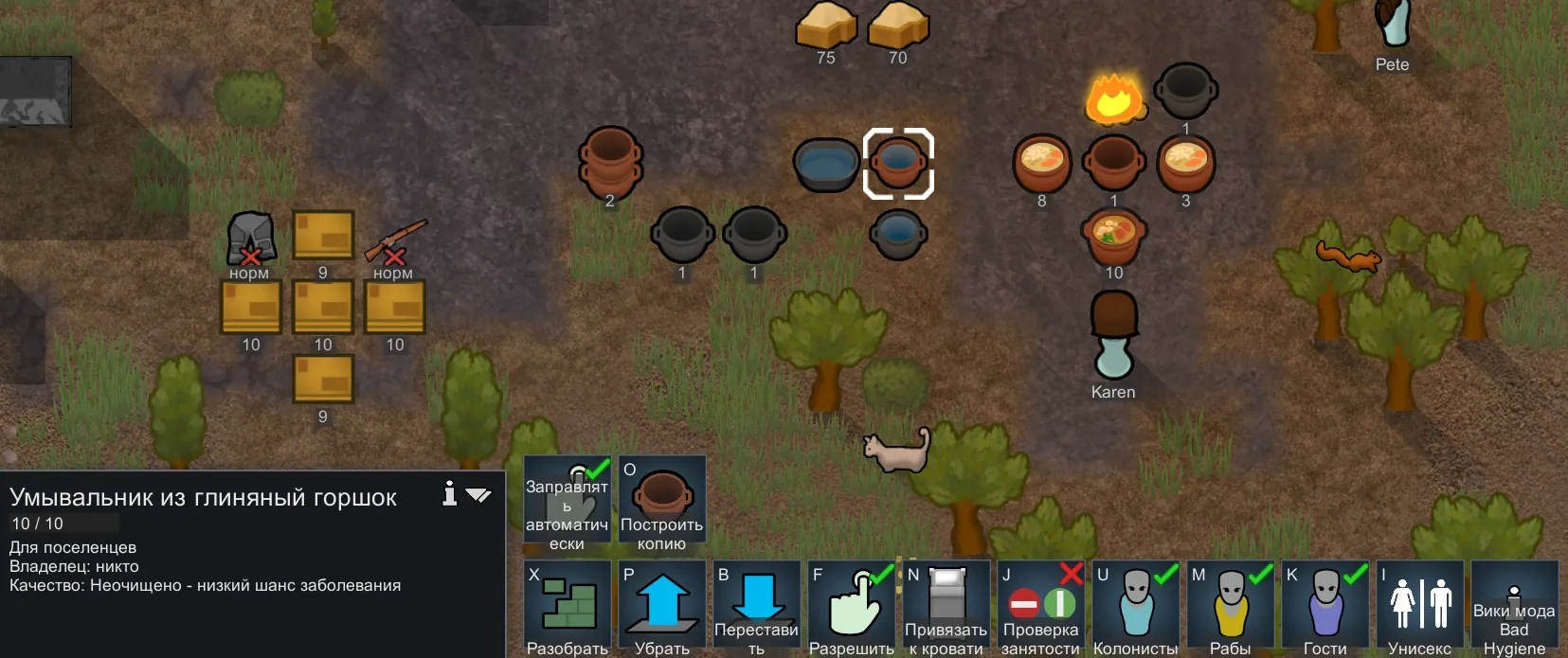Viewport: 1568px width, 658px height.
Task: Choose the Убрать uninstall command
Action: tap(661, 607)
